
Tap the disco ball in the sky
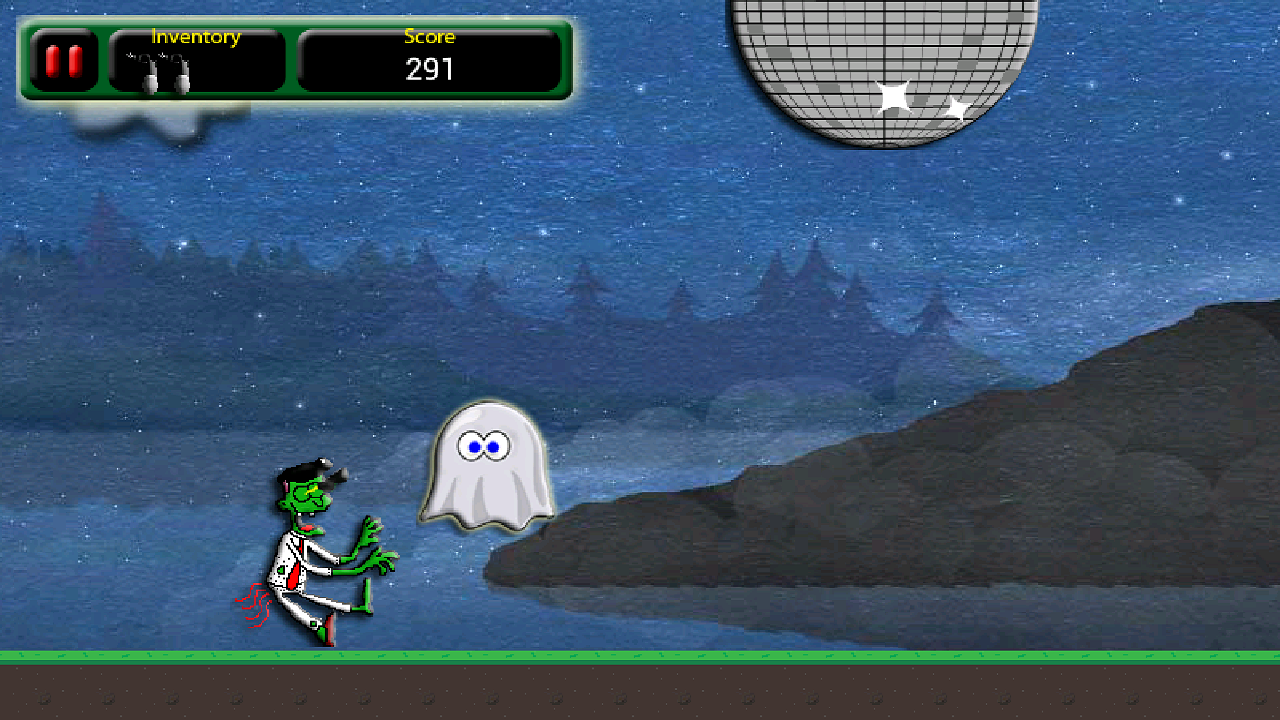coord(885,60)
